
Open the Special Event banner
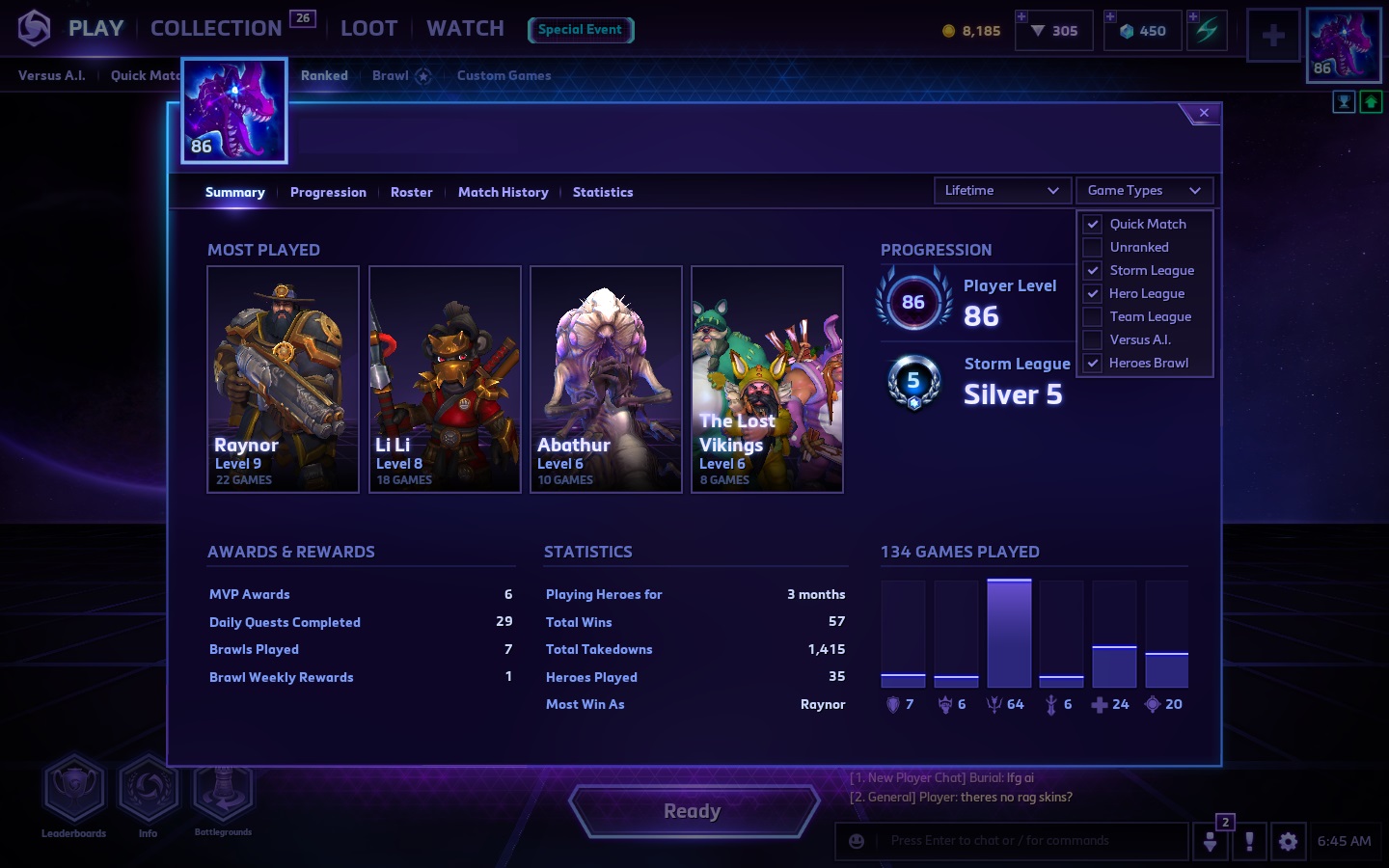coord(580,30)
